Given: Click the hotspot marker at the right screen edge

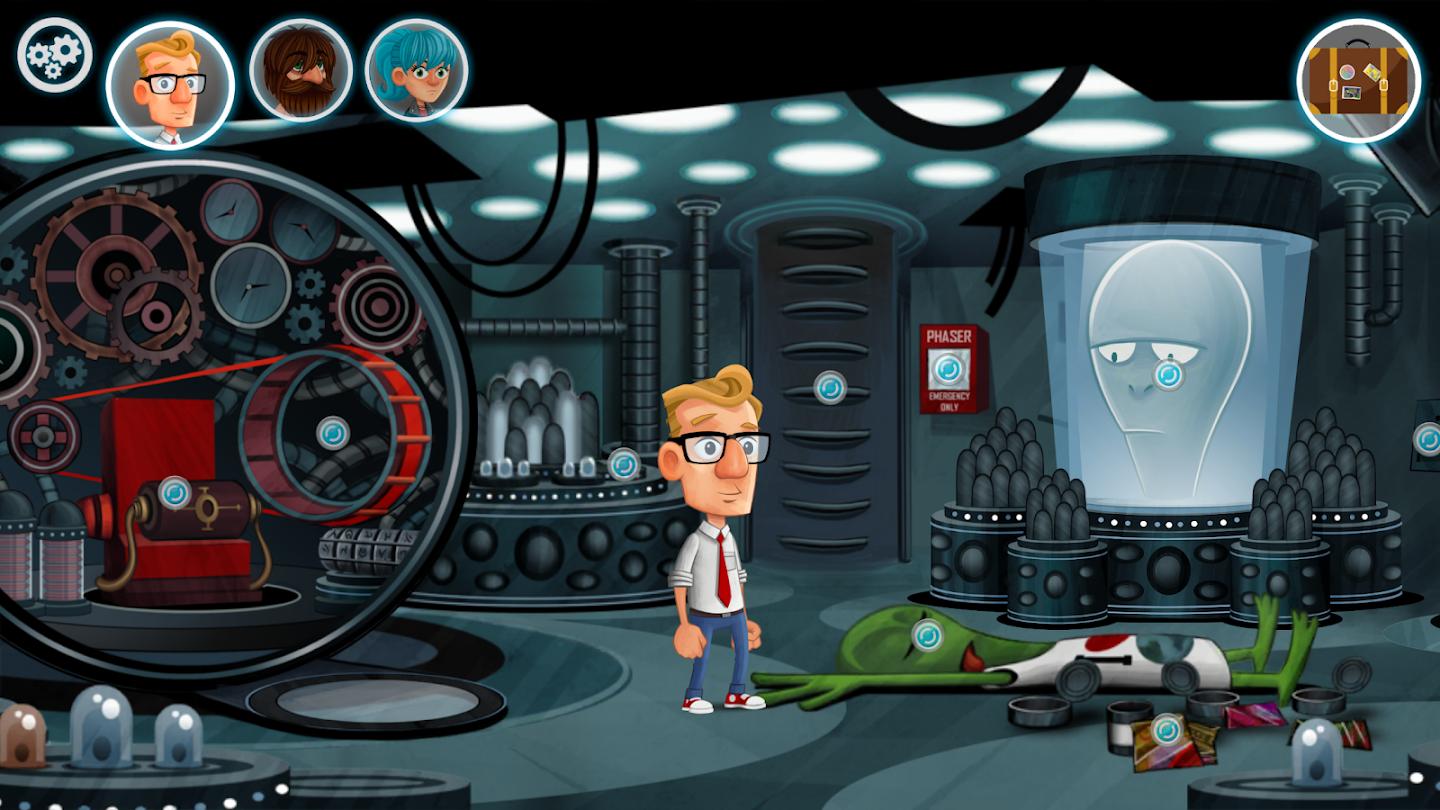Looking at the screenshot, I should click(1428, 439).
